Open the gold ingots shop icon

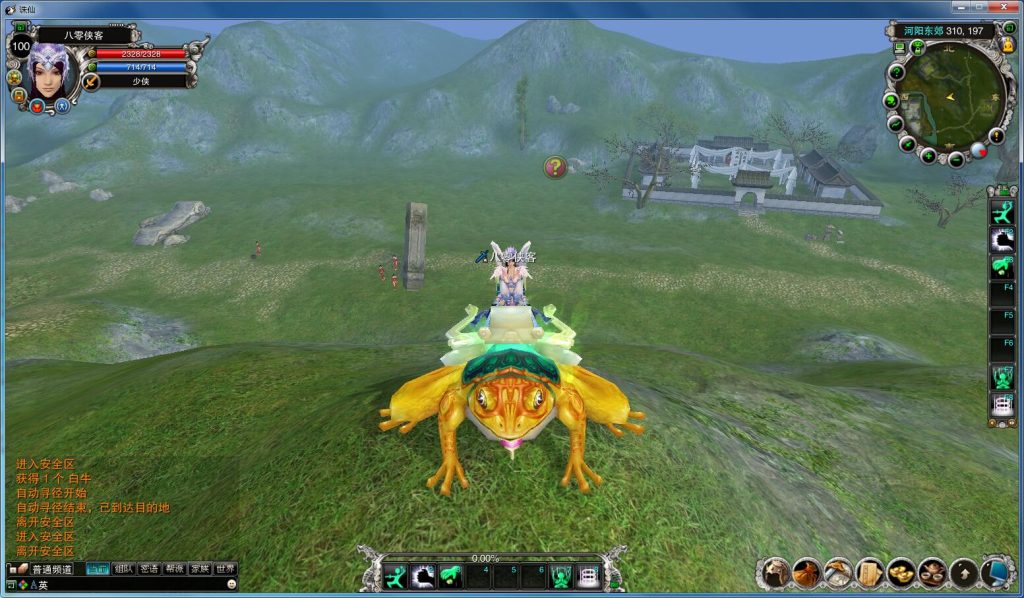pos(901,573)
